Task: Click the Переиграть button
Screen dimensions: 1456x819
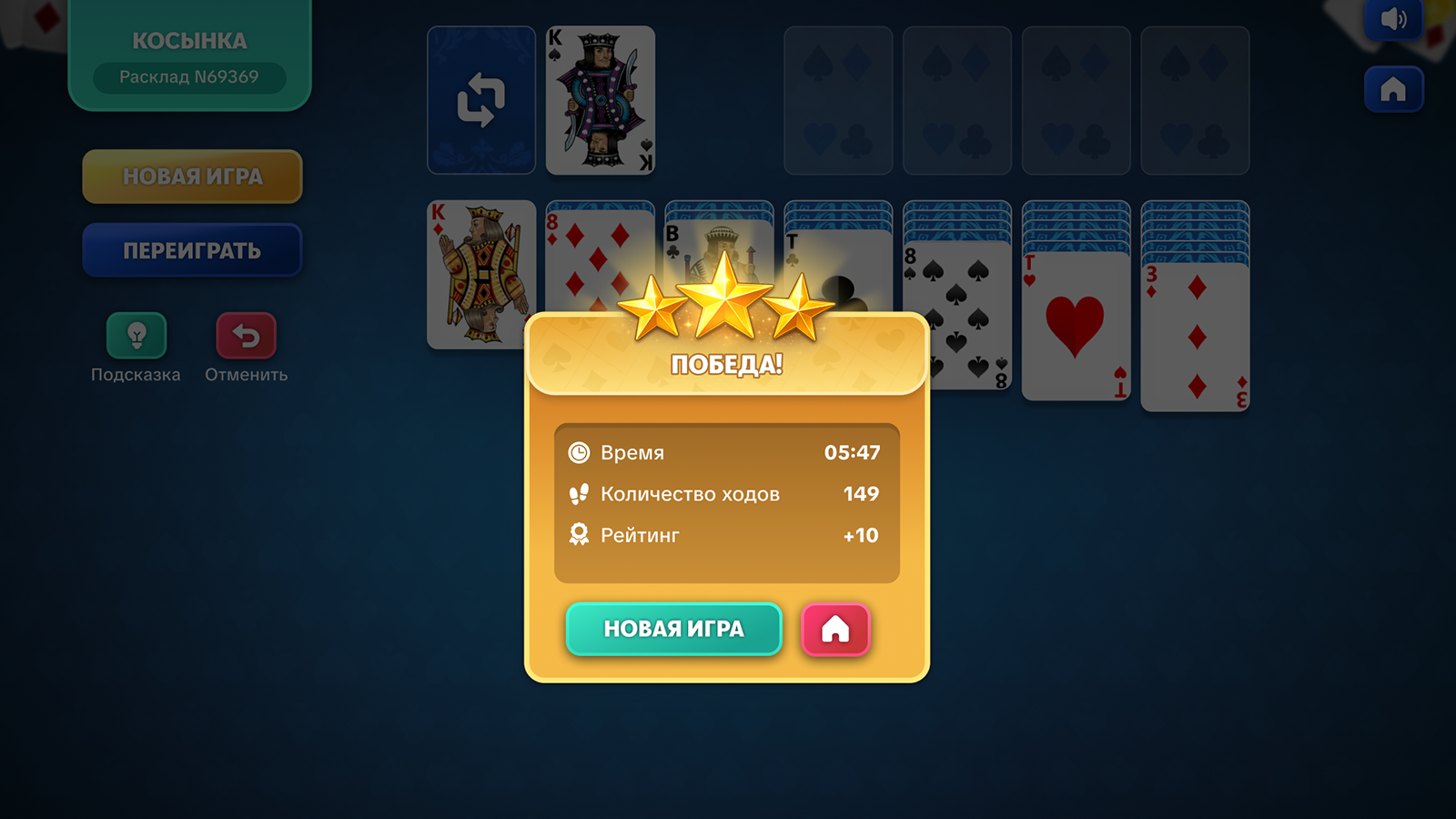Action: 192,249
